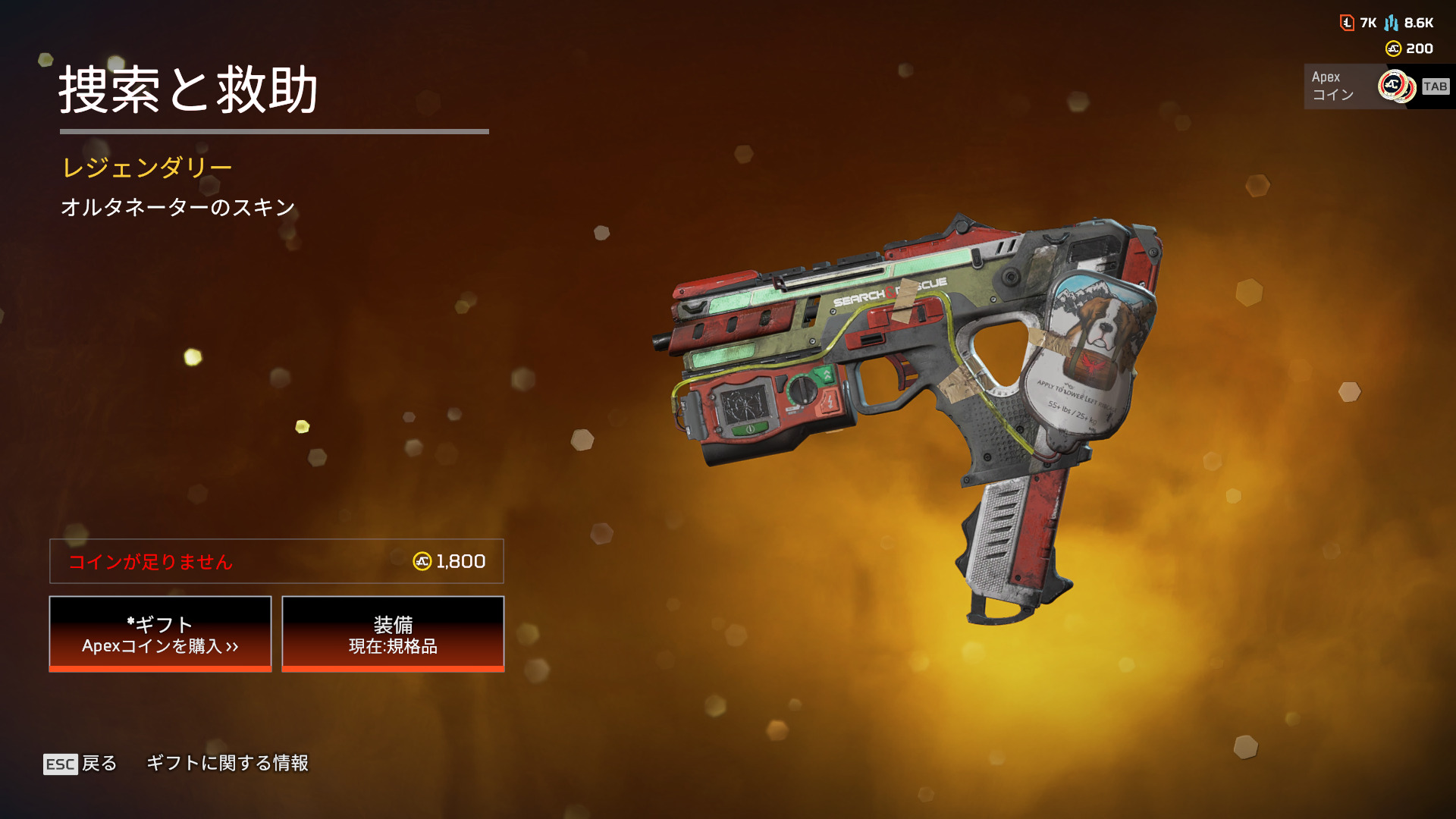The width and height of the screenshot is (1456, 819).
Task: Equip the Search and Rescue skin
Action: pos(393,634)
